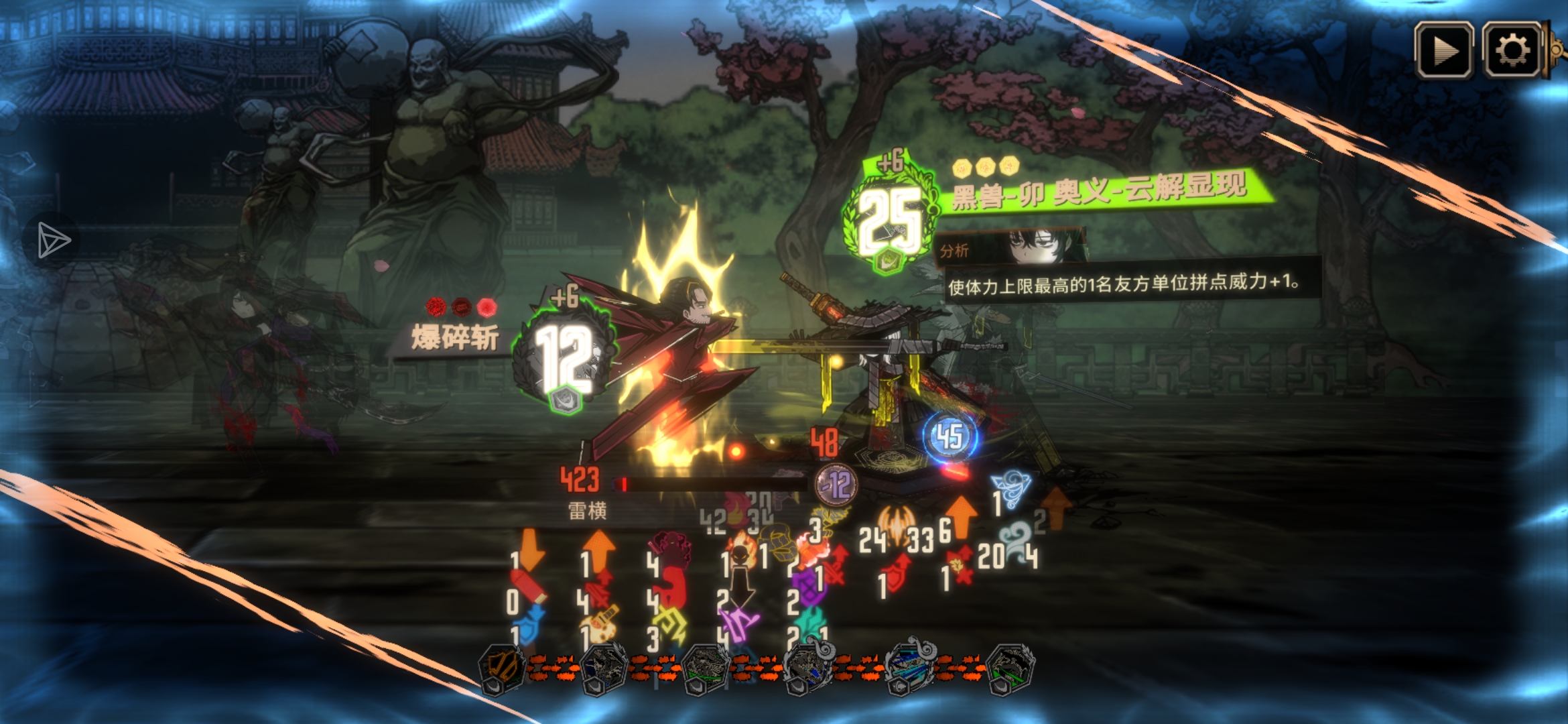Select the cyan-streaked skill icon in chain
The height and width of the screenshot is (724, 1568).
pyautogui.click(x=909, y=668)
